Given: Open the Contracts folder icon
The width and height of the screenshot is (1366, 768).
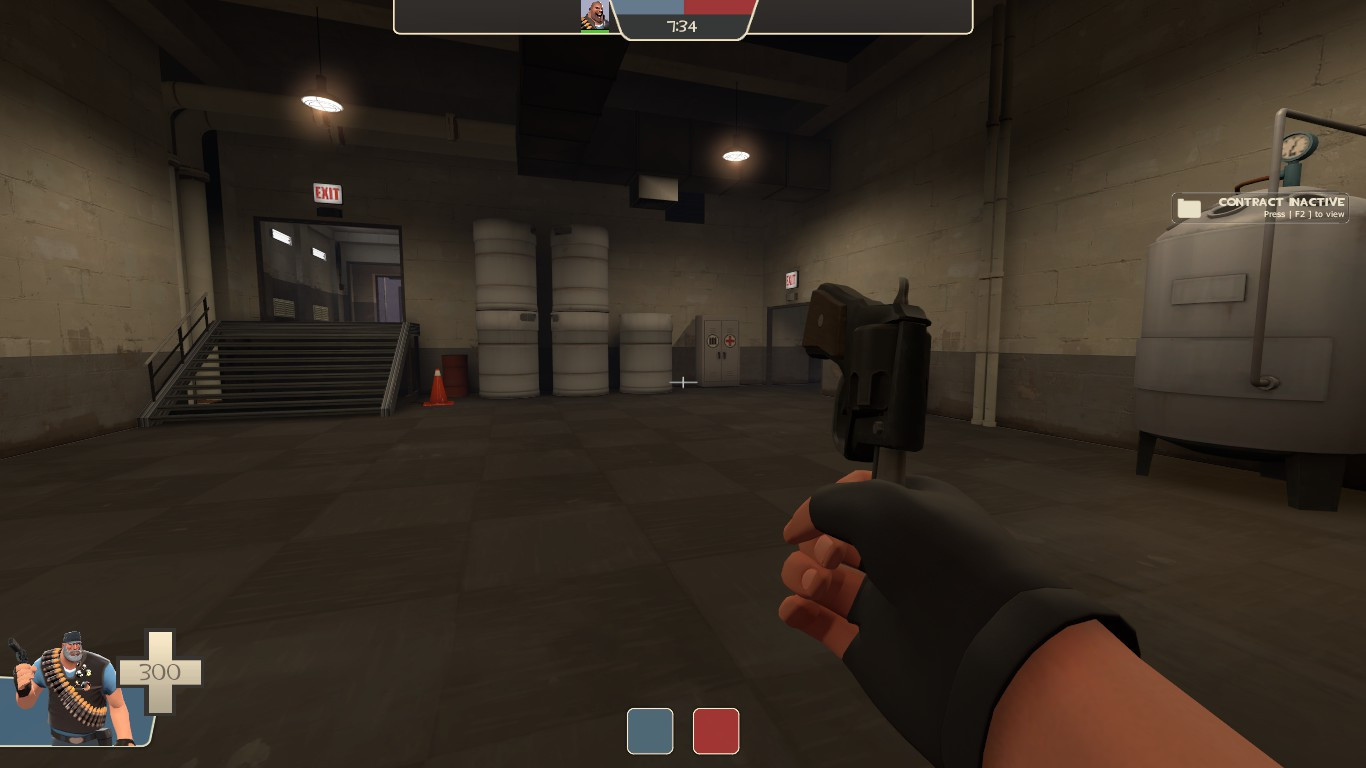Looking at the screenshot, I should pyautogui.click(x=1189, y=206).
